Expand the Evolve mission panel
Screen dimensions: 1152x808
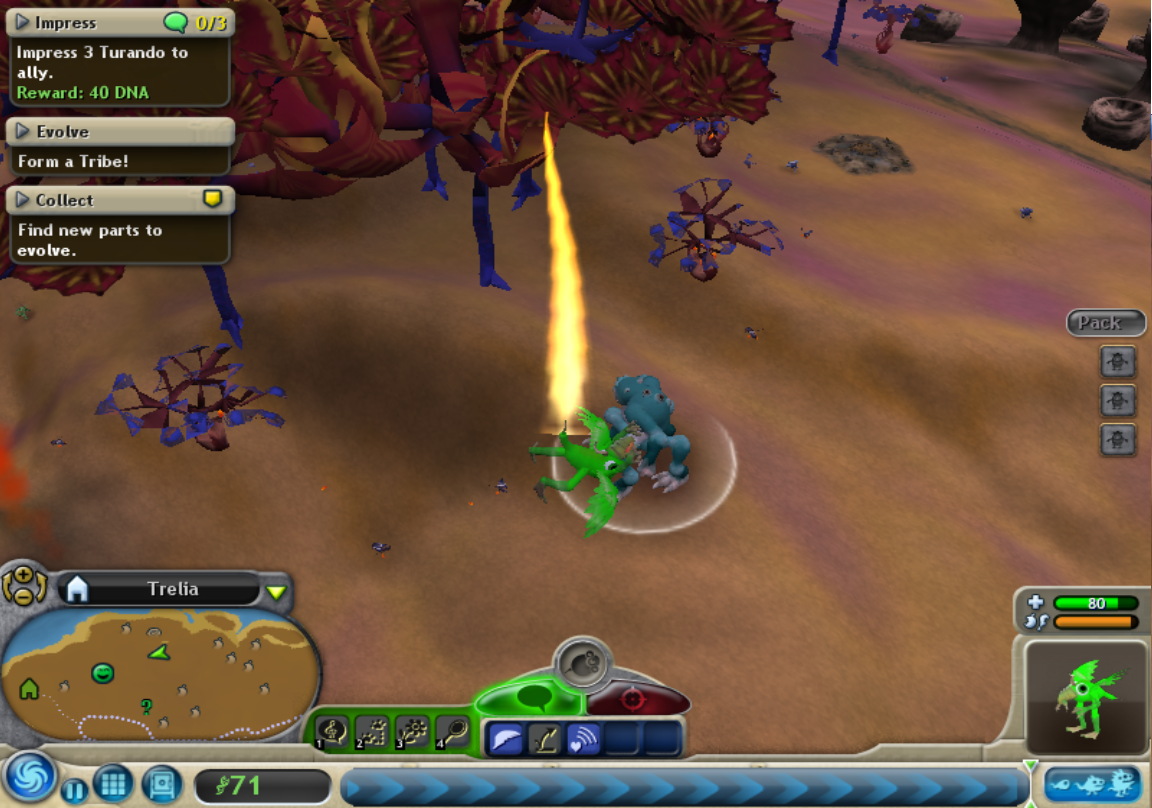point(23,131)
